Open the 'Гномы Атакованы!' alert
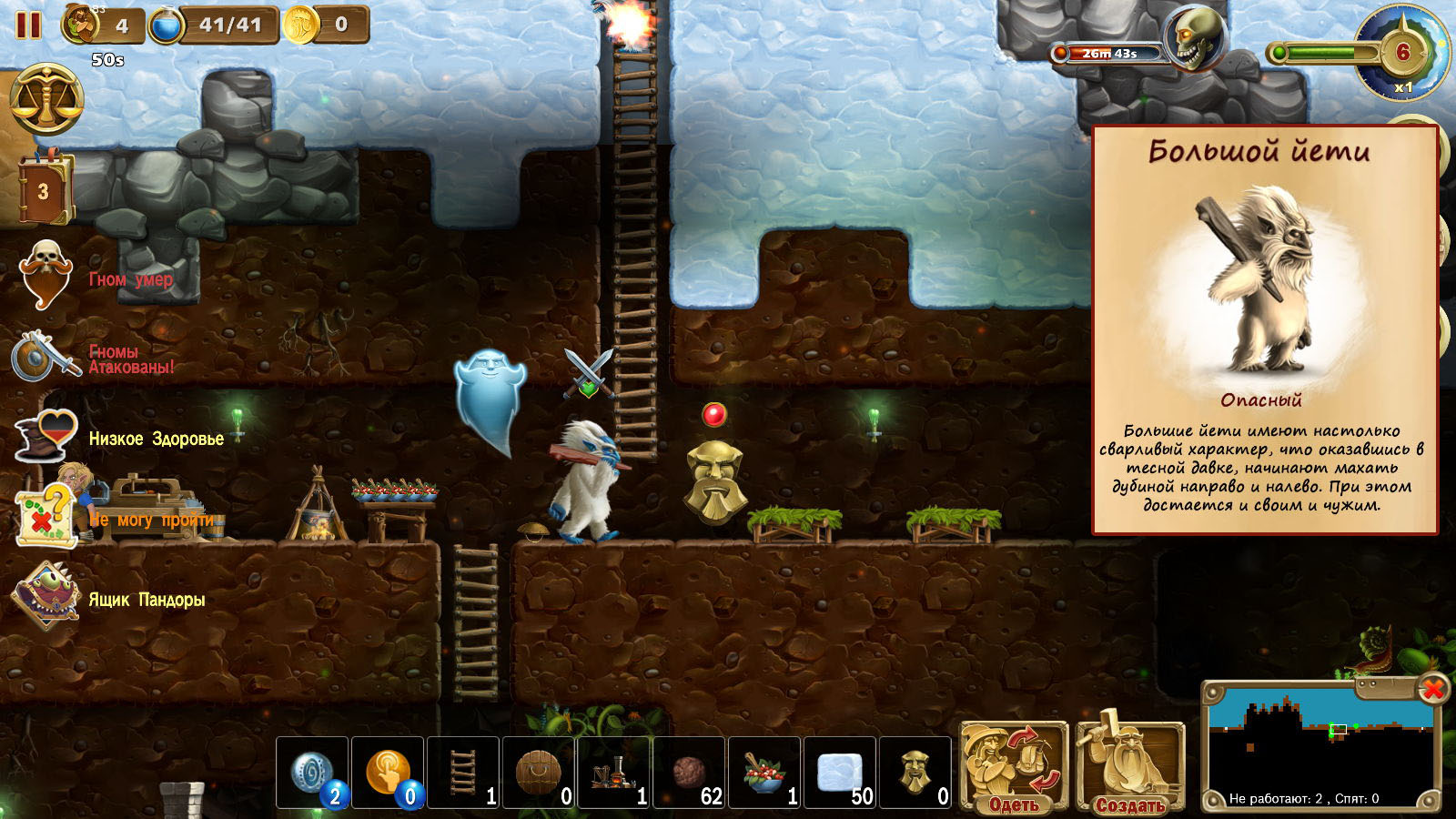 click(x=131, y=359)
